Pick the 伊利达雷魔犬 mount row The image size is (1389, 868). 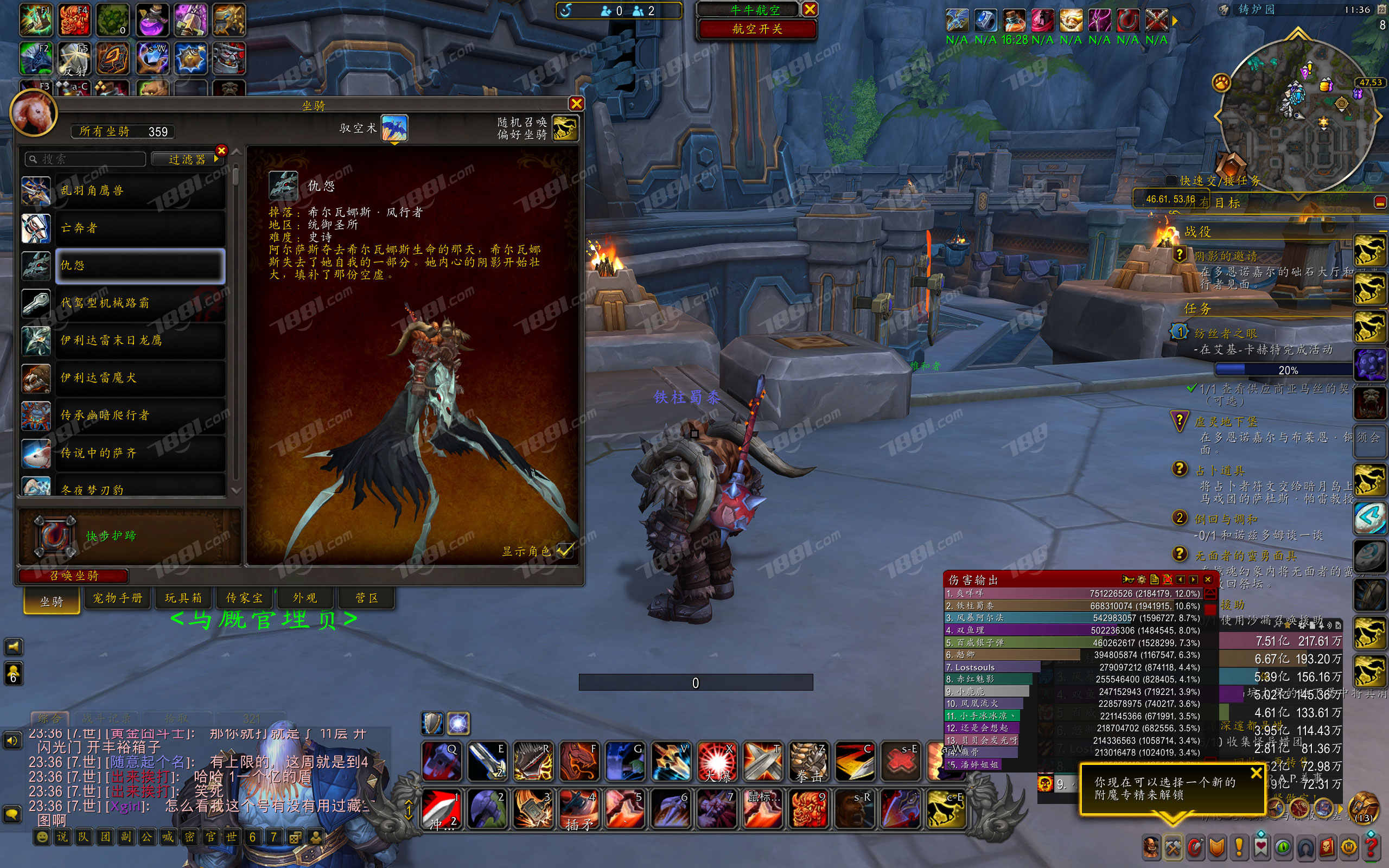click(x=139, y=378)
